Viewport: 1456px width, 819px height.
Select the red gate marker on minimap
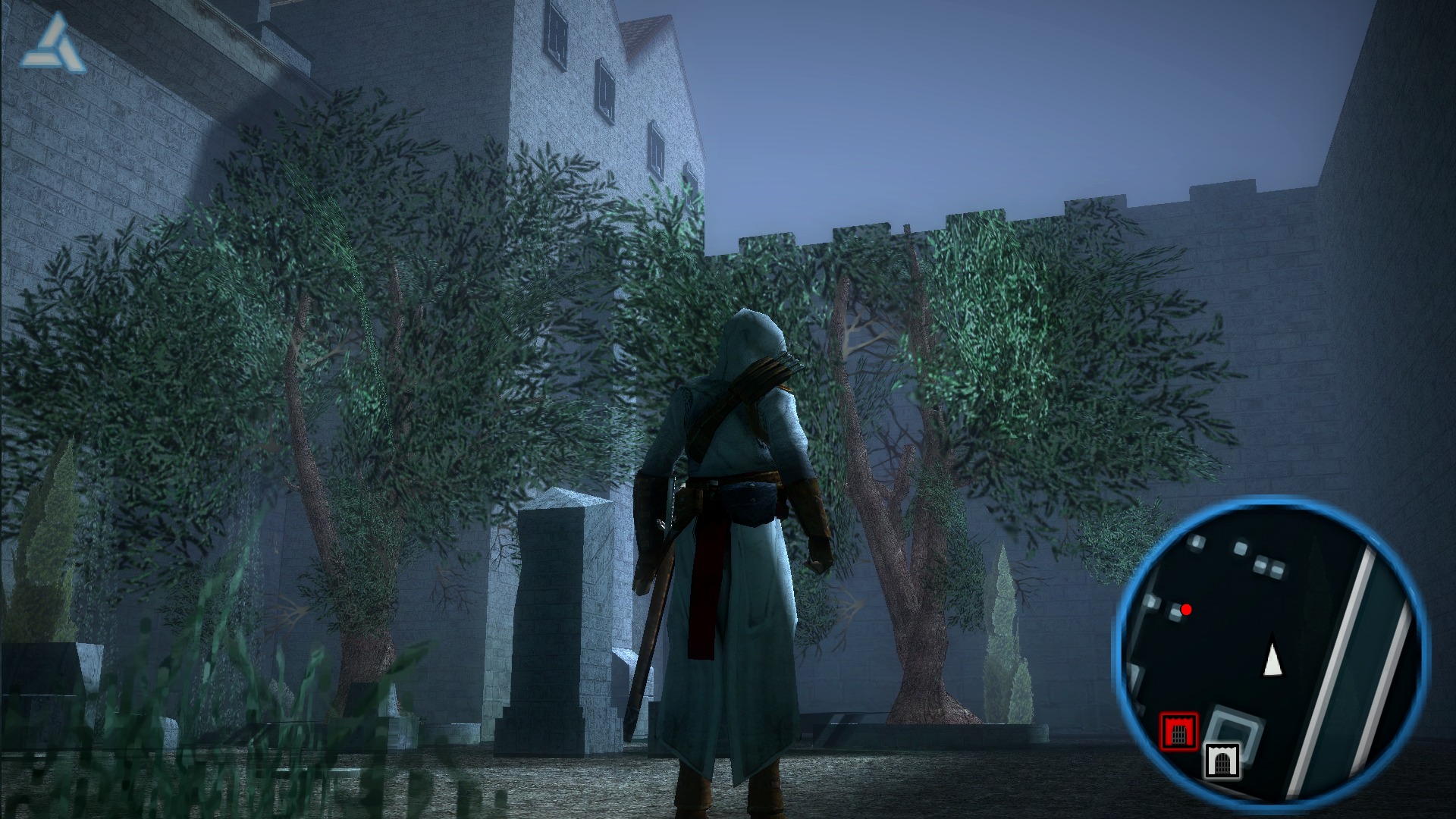(1178, 732)
